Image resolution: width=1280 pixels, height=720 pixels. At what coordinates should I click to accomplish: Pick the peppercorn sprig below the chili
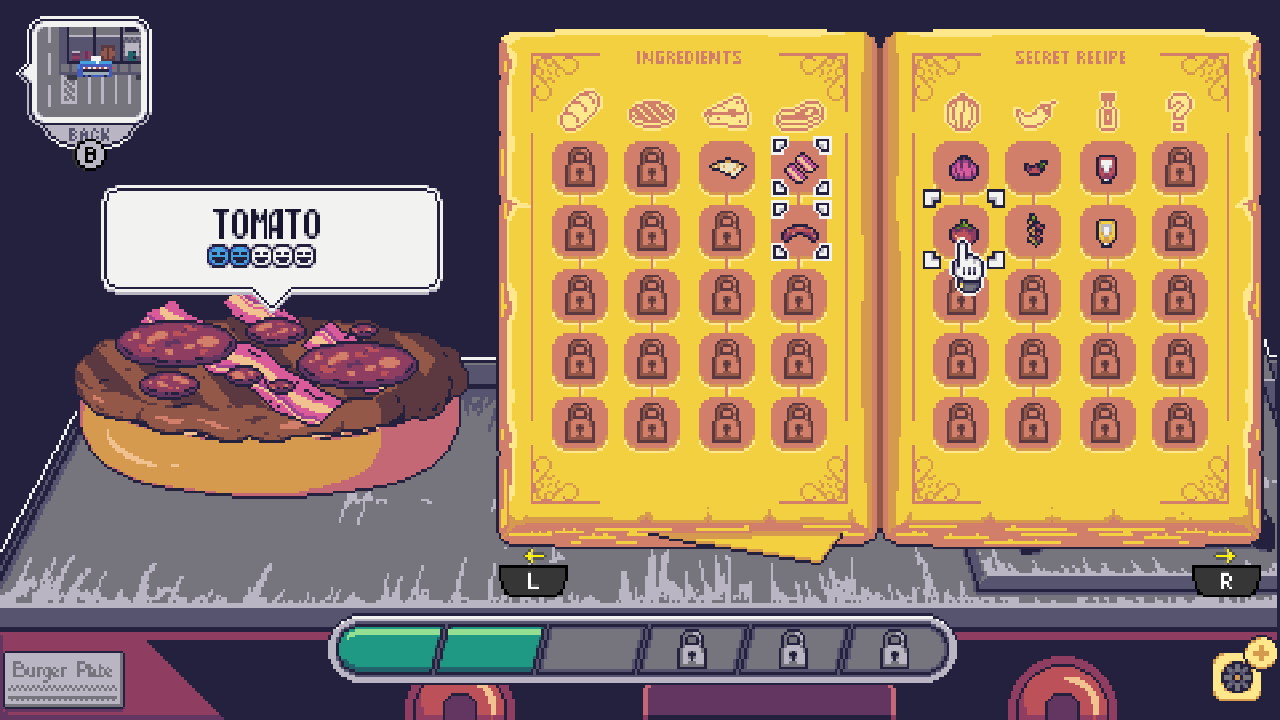1034,229
